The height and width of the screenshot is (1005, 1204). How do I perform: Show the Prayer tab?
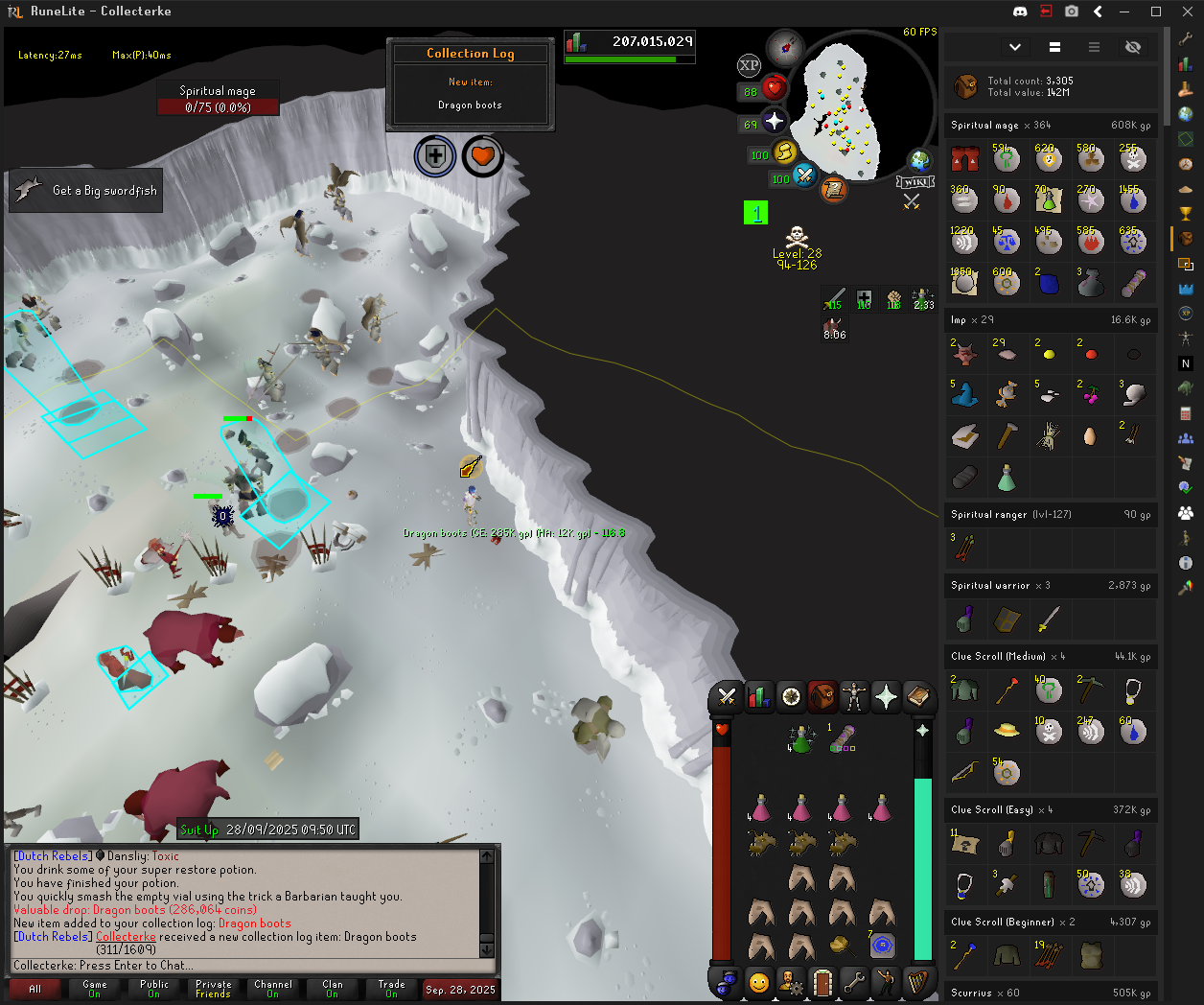886,696
